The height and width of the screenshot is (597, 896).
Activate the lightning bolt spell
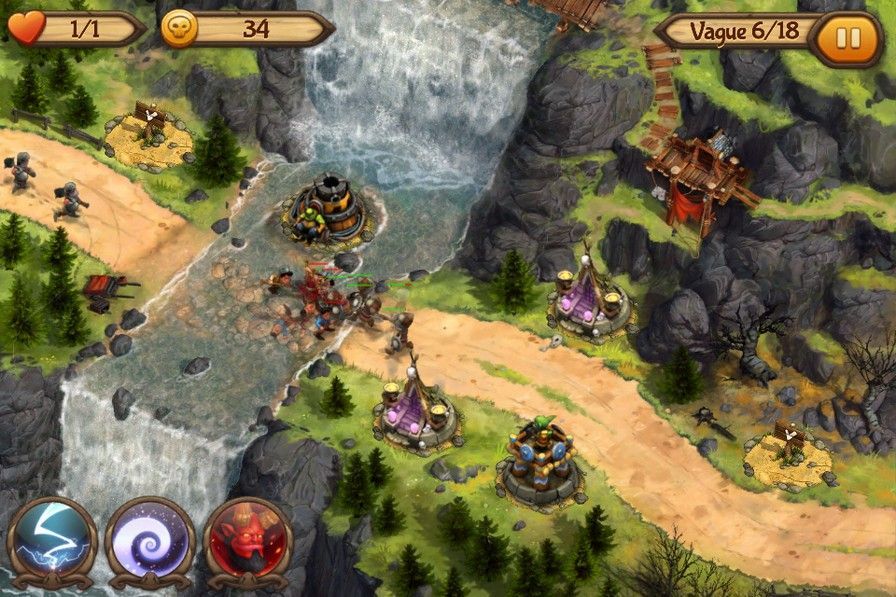[x=51, y=541]
